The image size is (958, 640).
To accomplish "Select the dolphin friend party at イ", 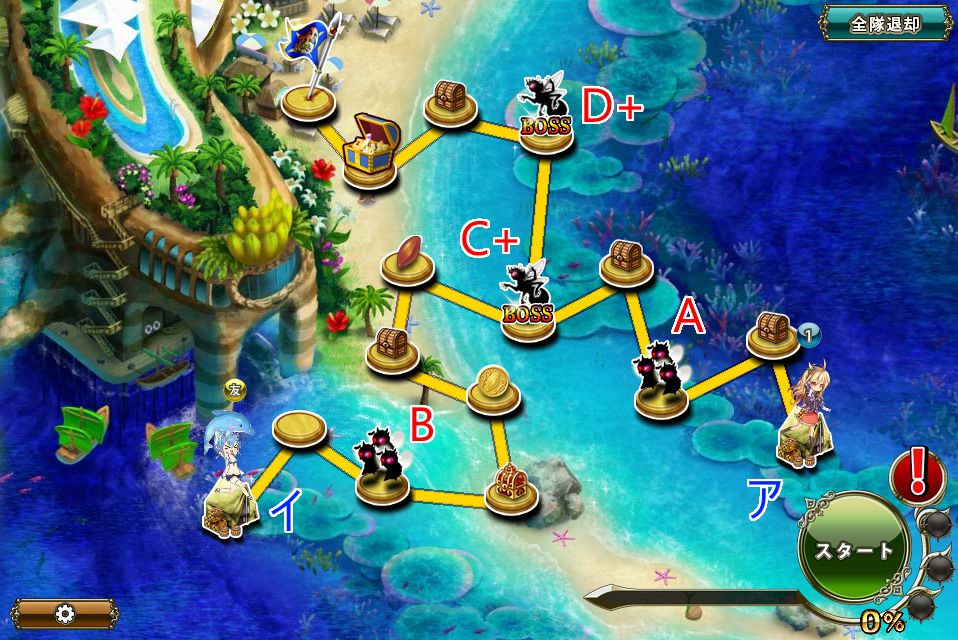I will point(227,480).
